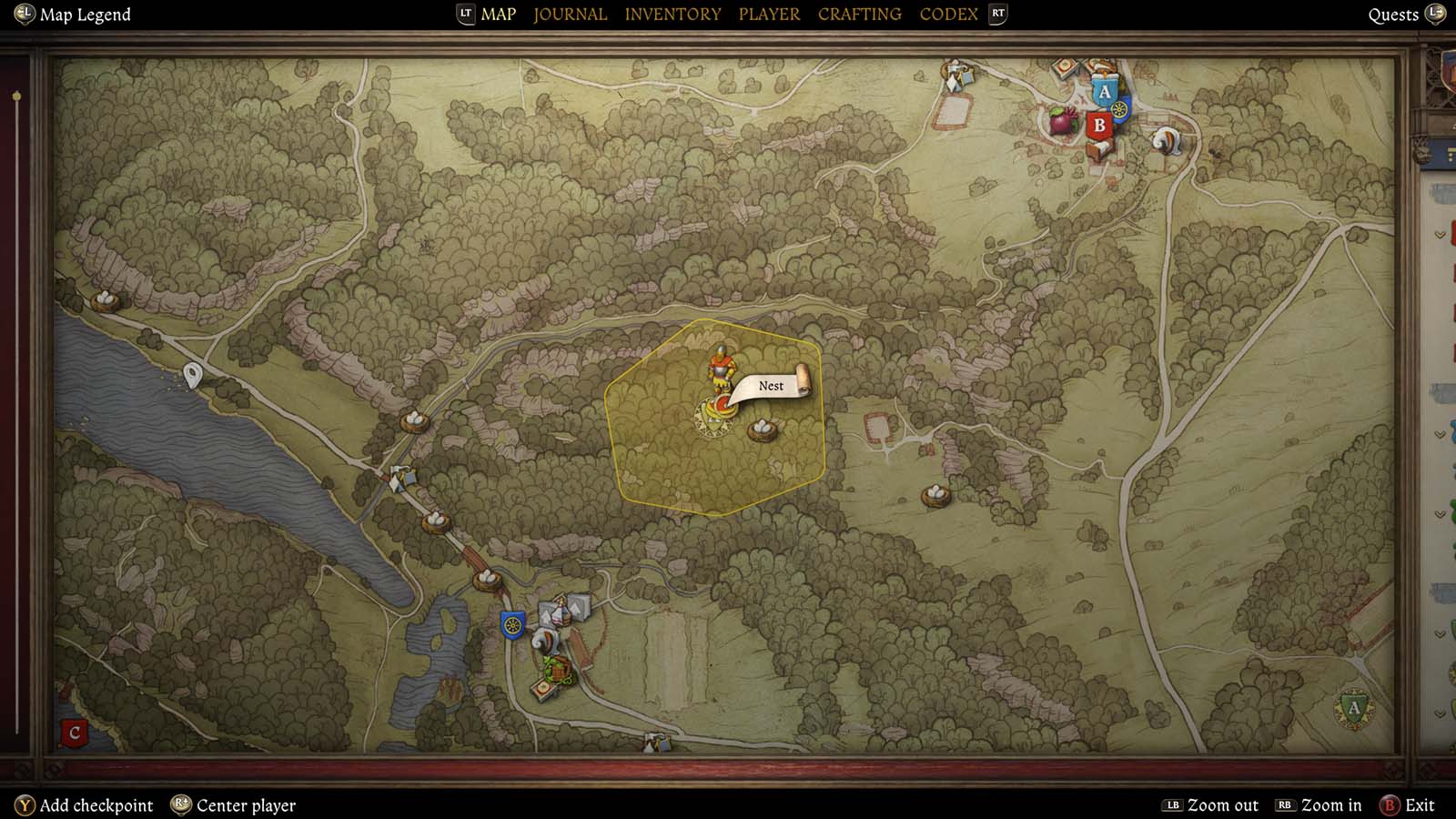Switch to the JOURNAL tab
The height and width of the screenshot is (819, 1456).
(x=570, y=14)
